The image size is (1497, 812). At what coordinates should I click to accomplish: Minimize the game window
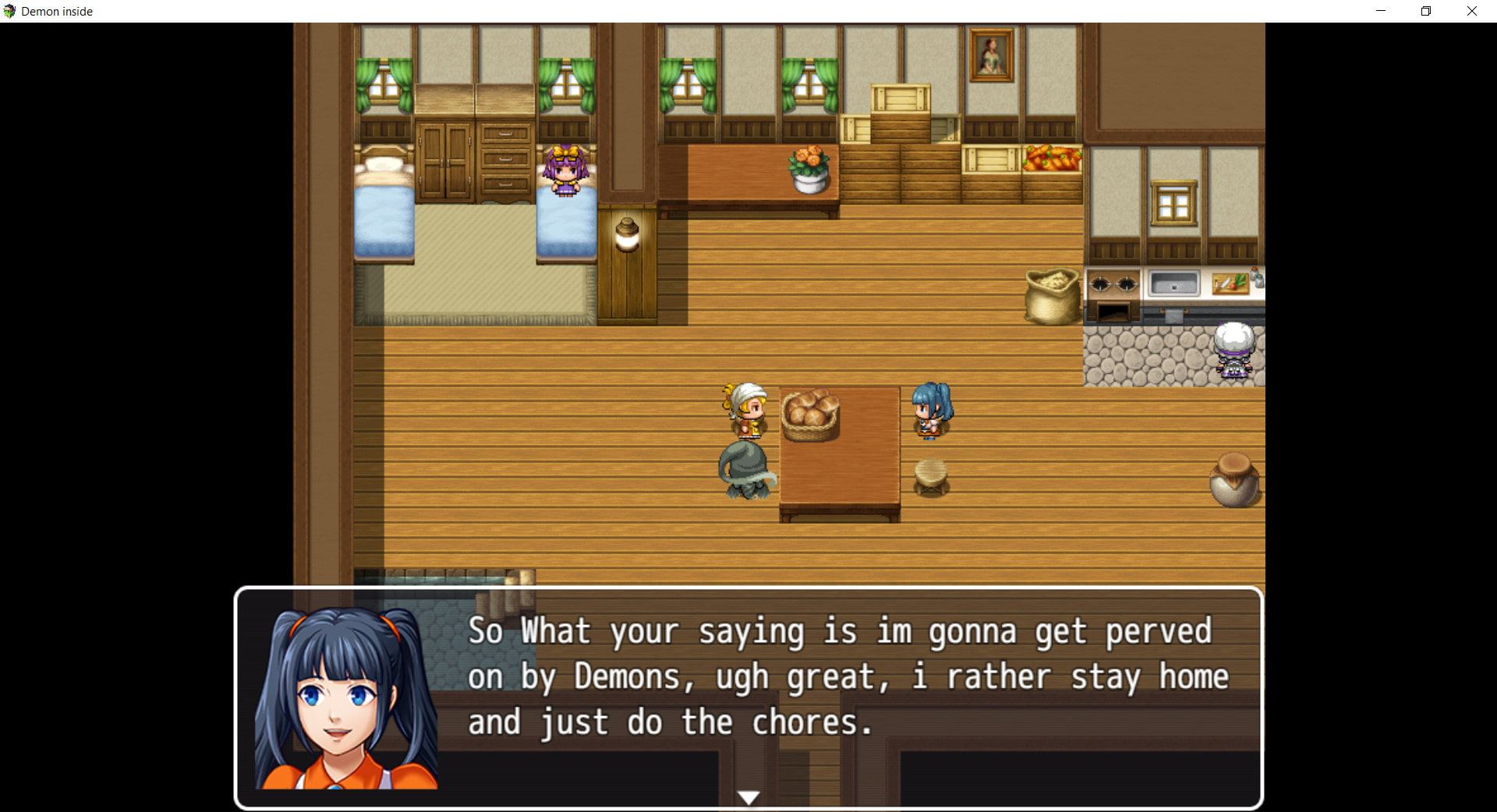coord(1381,11)
